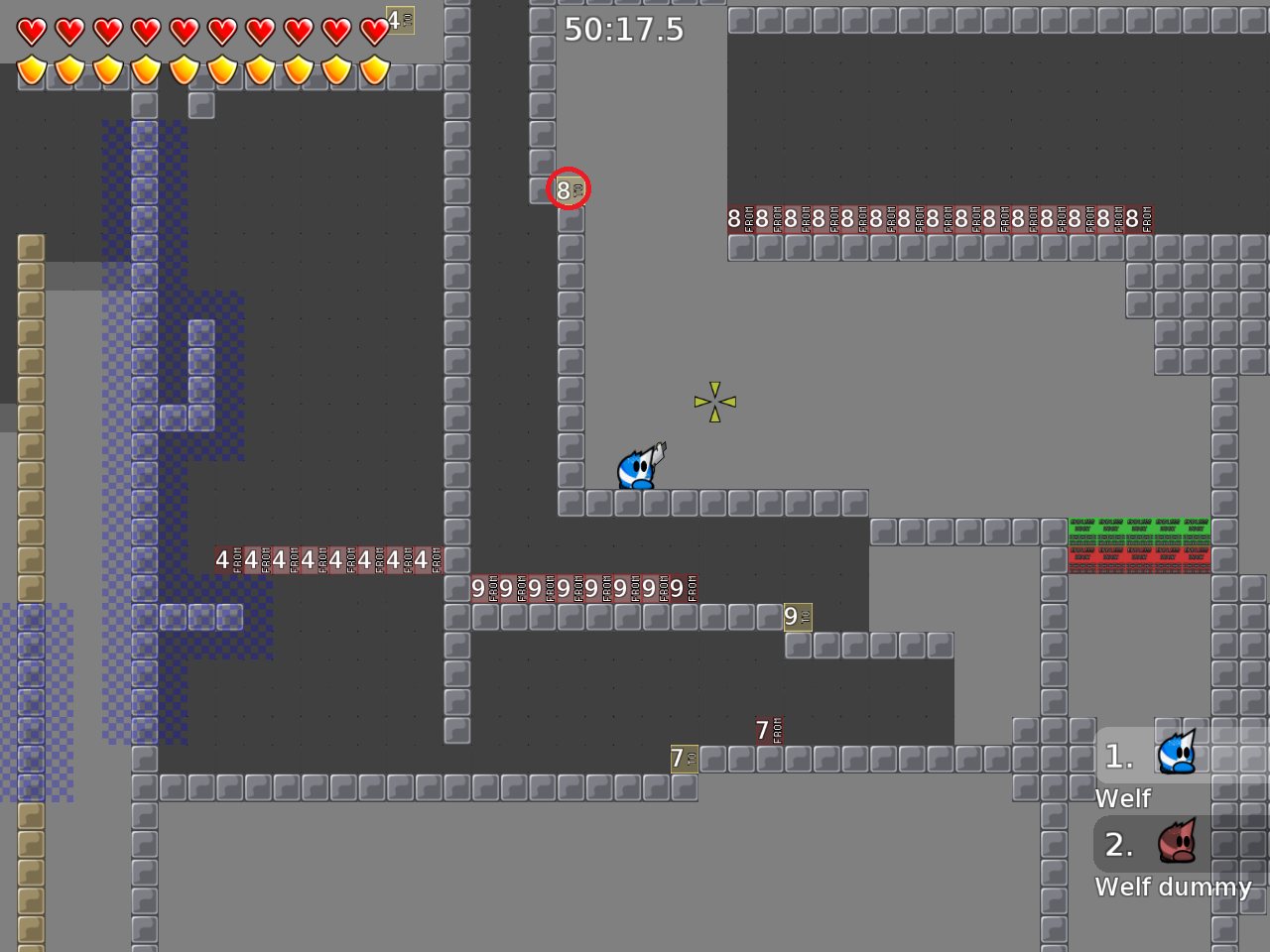
Task: Select the blue tee character Welf
Action: pyautogui.click(x=636, y=468)
